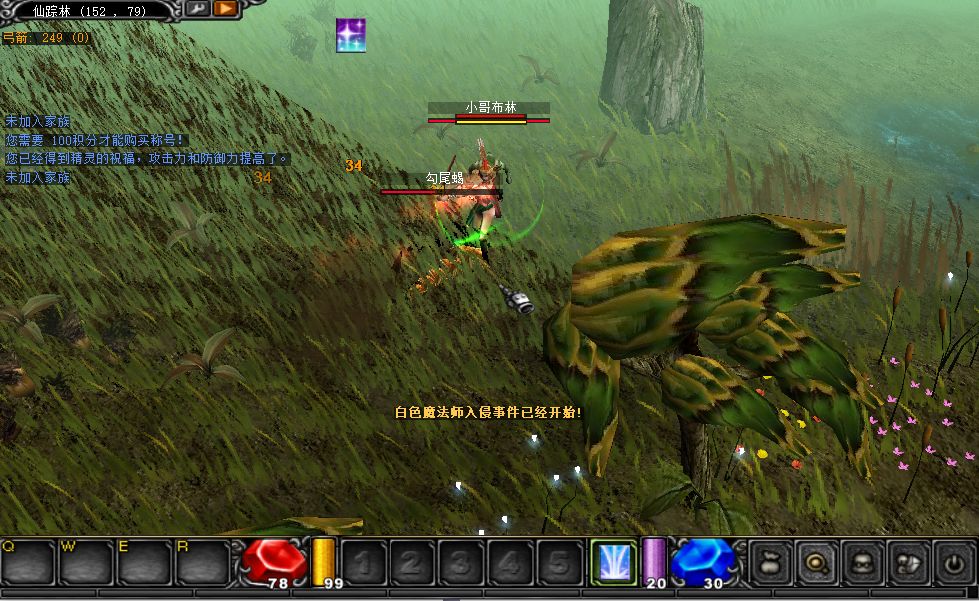This screenshot has width=979, height=601.
Task: Select skill slot number 1
Action: click(x=364, y=563)
